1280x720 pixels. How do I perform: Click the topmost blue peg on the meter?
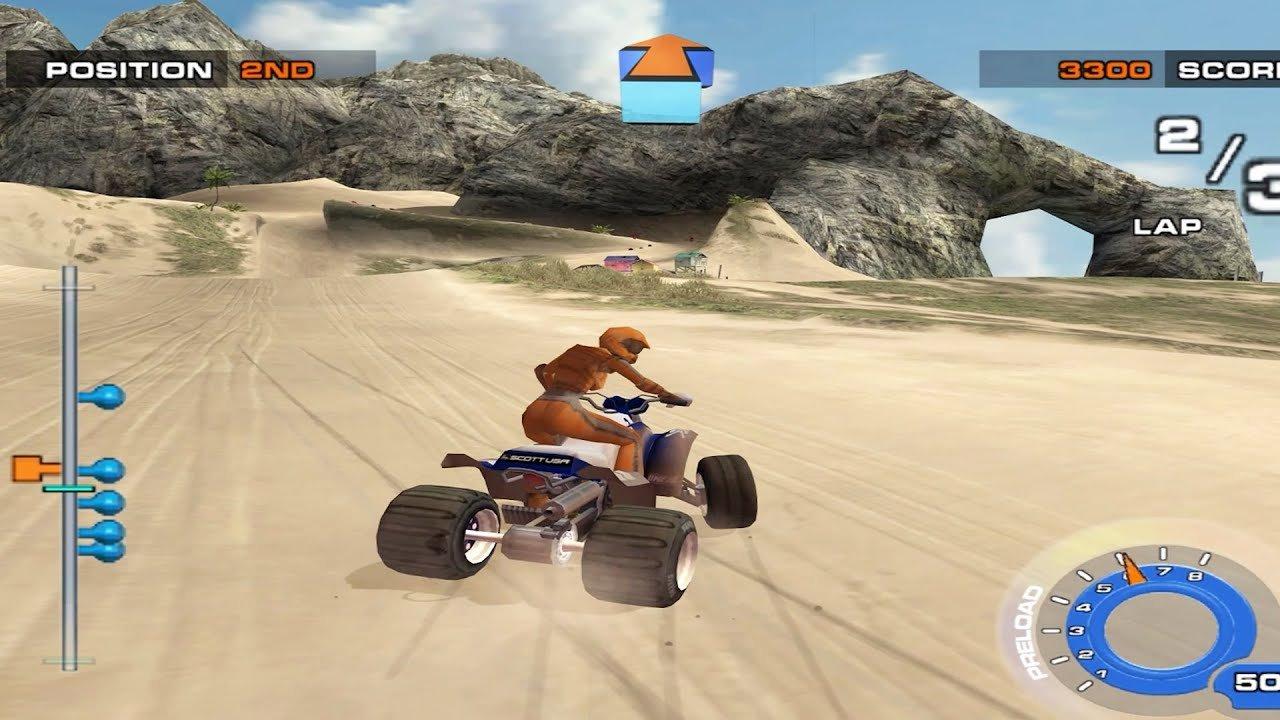[x=108, y=397]
